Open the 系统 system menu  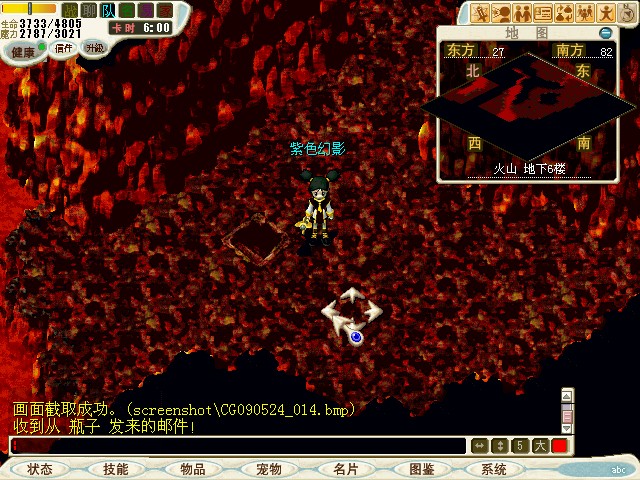click(x=494, y=469)
